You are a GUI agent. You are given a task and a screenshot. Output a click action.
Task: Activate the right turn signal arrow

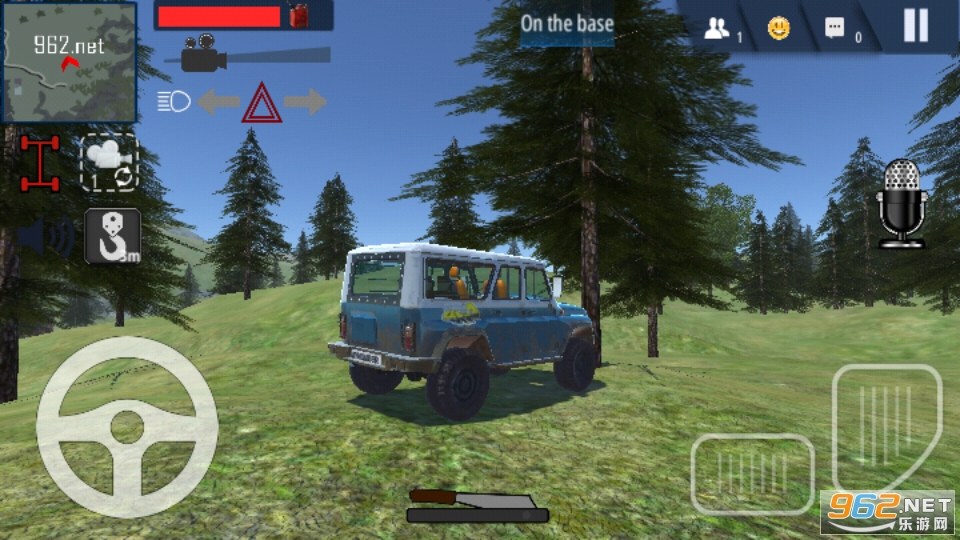[305, 101]
